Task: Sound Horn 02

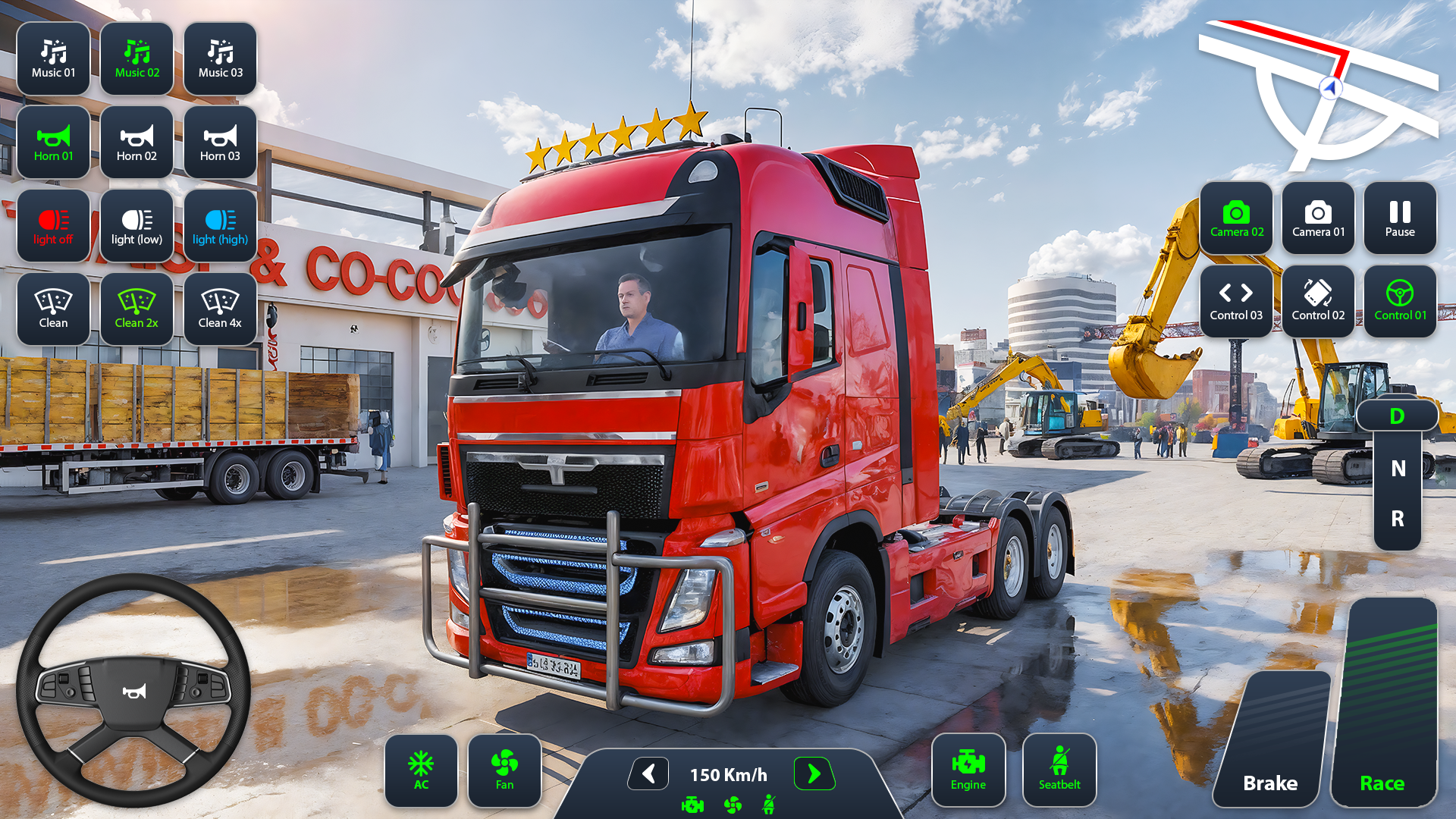Action: pos(136,142)
